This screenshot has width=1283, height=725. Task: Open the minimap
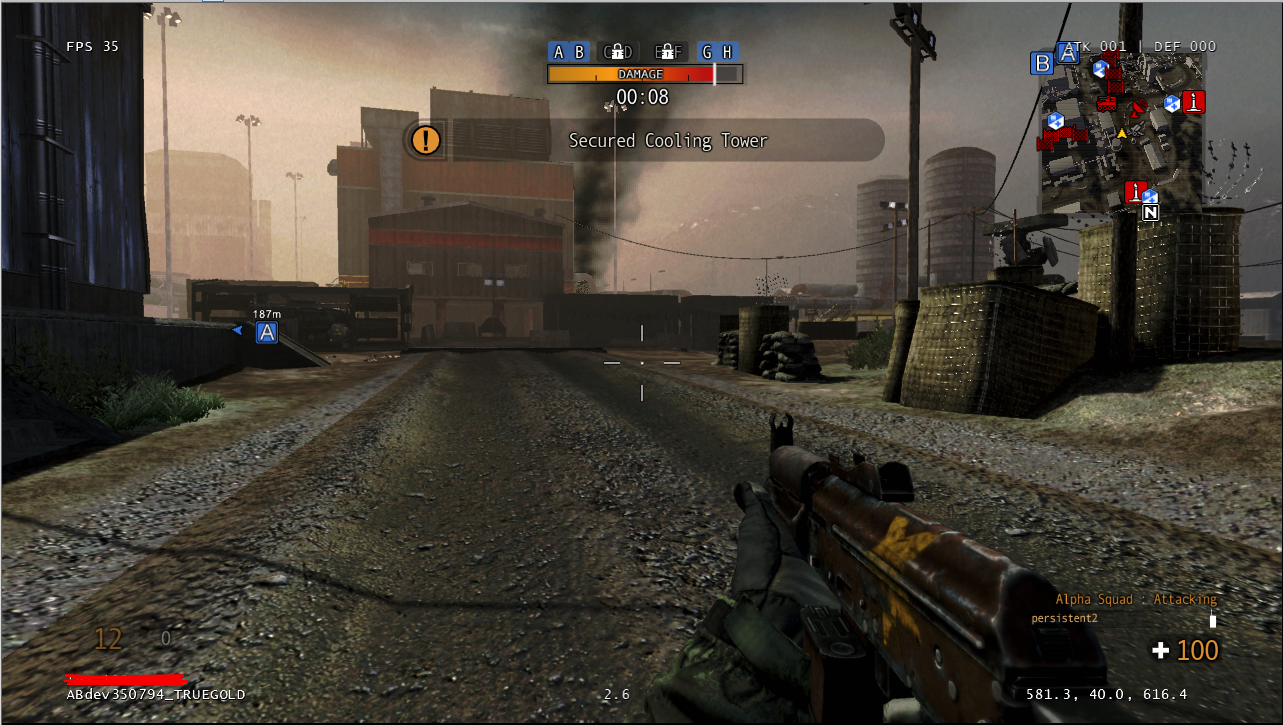[x=1123, y=130]
